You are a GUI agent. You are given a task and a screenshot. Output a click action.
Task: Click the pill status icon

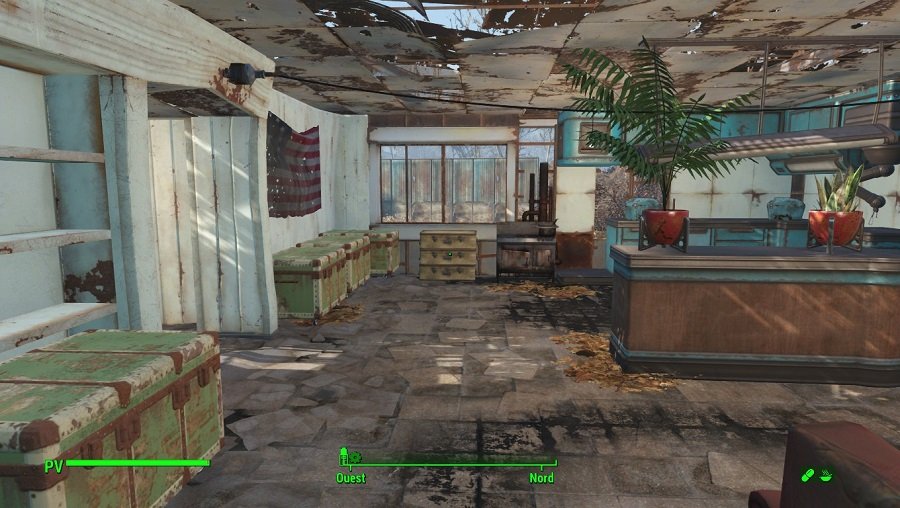point(807,475)
